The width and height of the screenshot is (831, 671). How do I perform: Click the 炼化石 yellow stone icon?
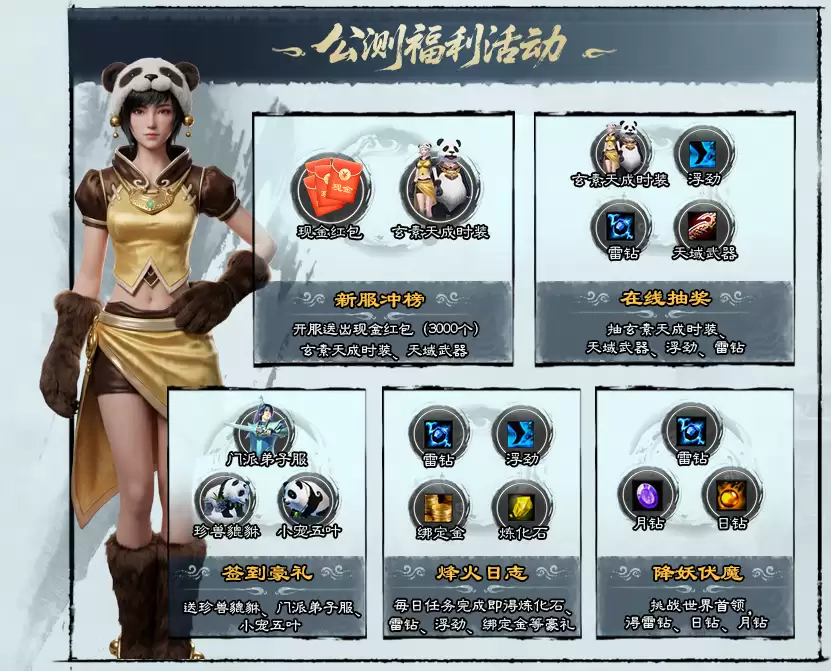point(521,506)
